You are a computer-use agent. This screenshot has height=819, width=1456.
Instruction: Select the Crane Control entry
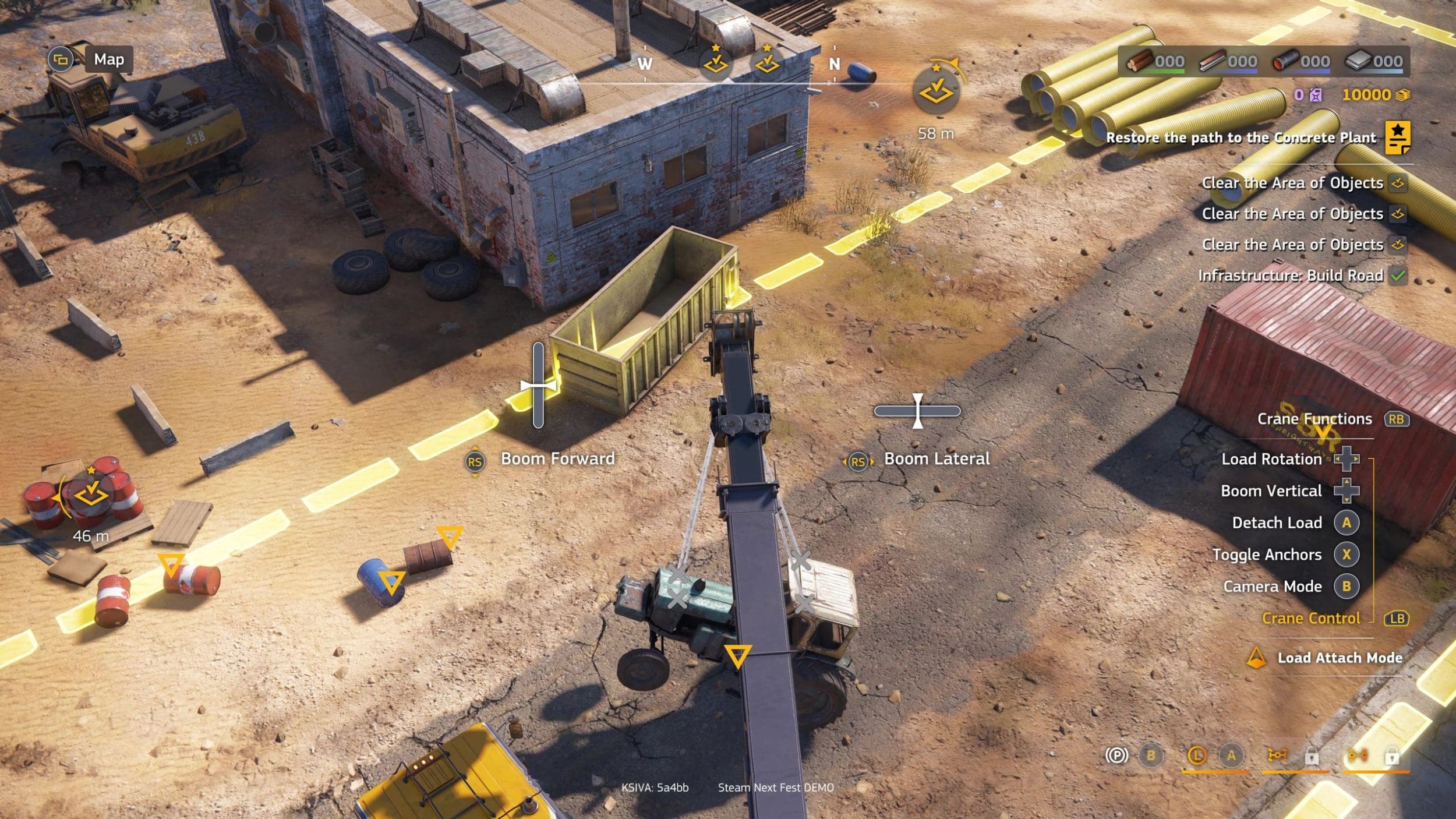pos(1310,618)
